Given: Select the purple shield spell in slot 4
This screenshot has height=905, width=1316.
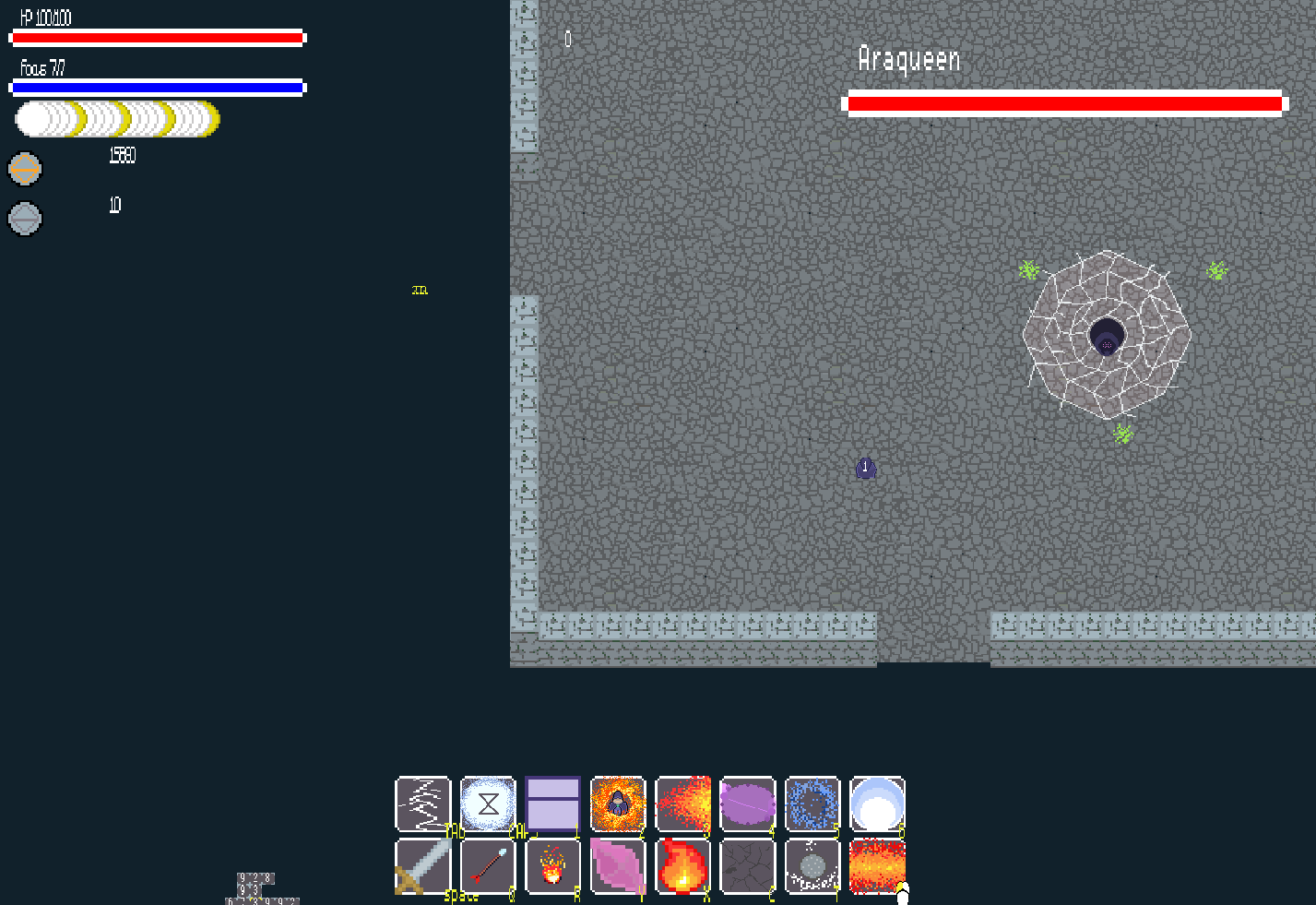Looking at the screenshot, I should point(747,804).
